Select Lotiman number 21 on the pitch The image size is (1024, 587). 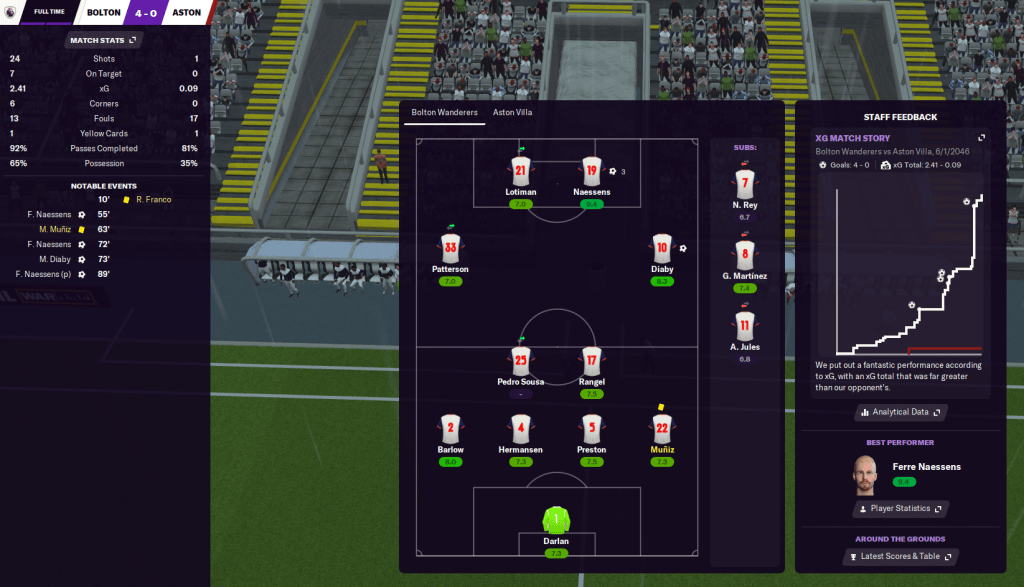[520, 171]
